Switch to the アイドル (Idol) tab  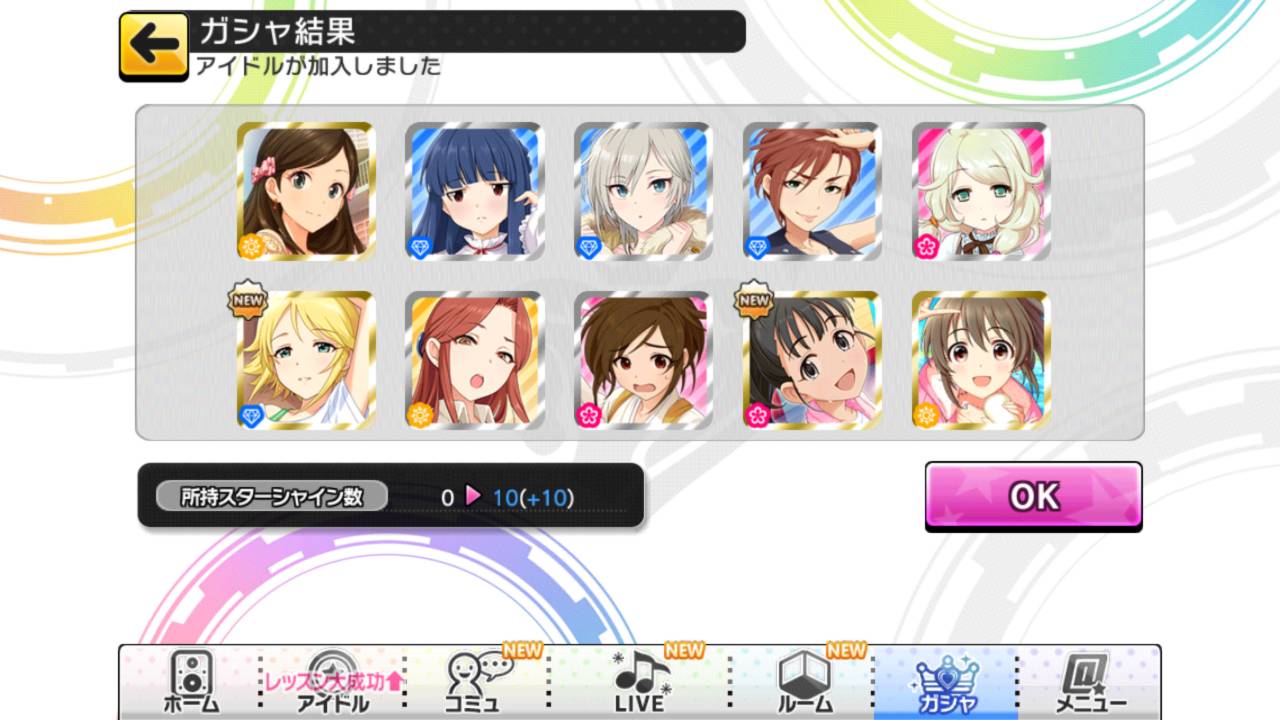click(332, 683)
